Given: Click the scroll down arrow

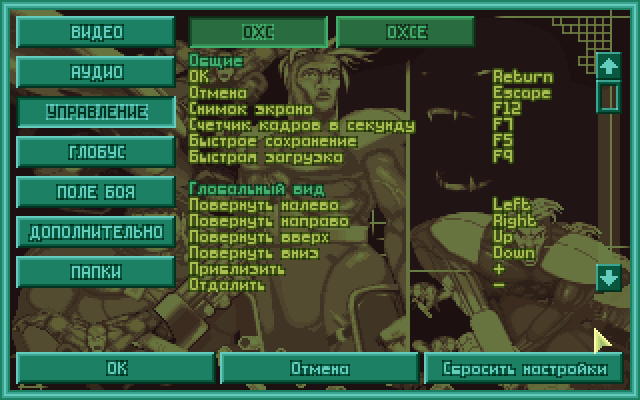Looking at the screenshot, I should (x=608, y=278).
